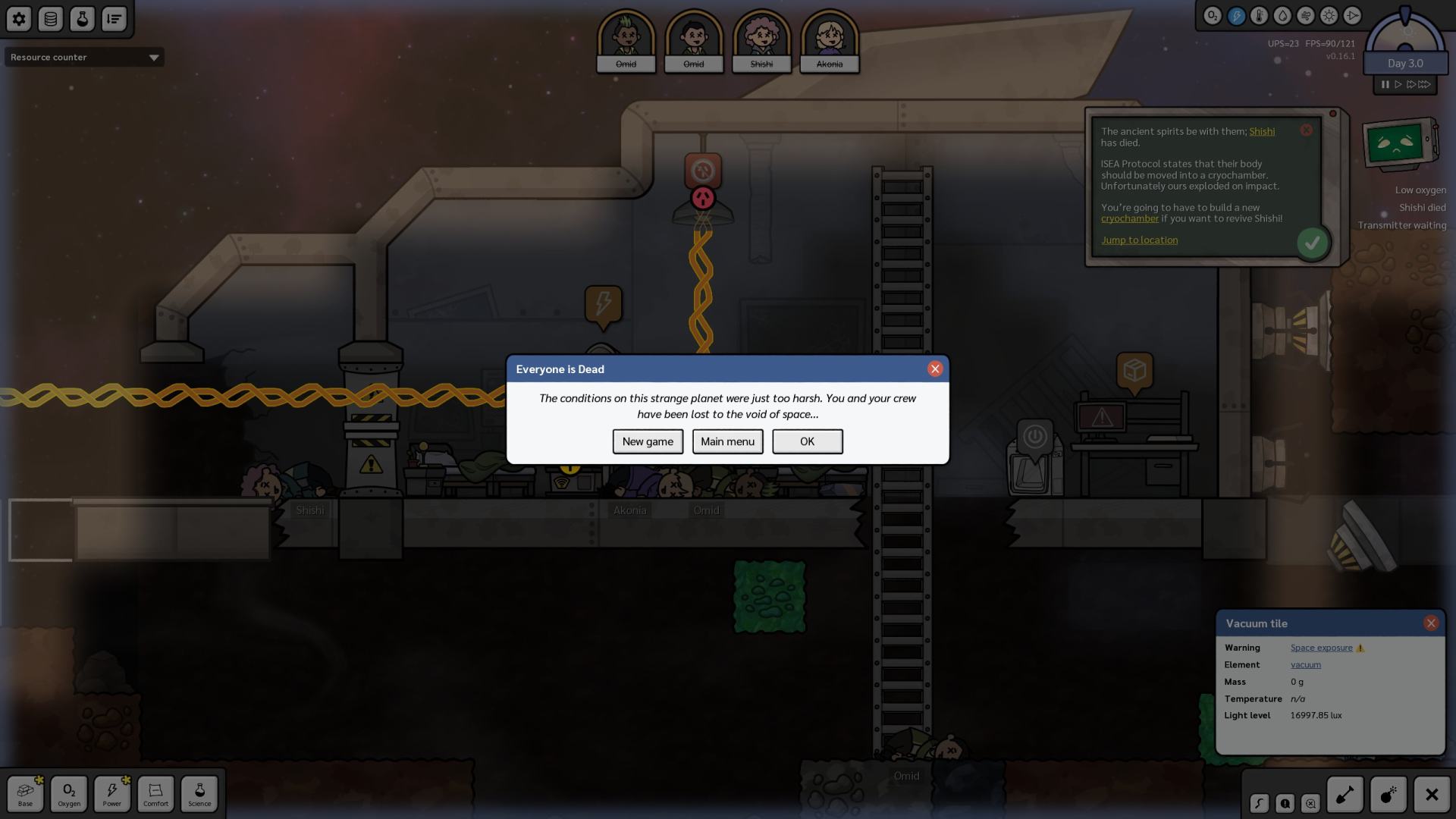Acknowledge the notification with the green checkmark
The image size is (1456, 819).
coord(1312,243)
